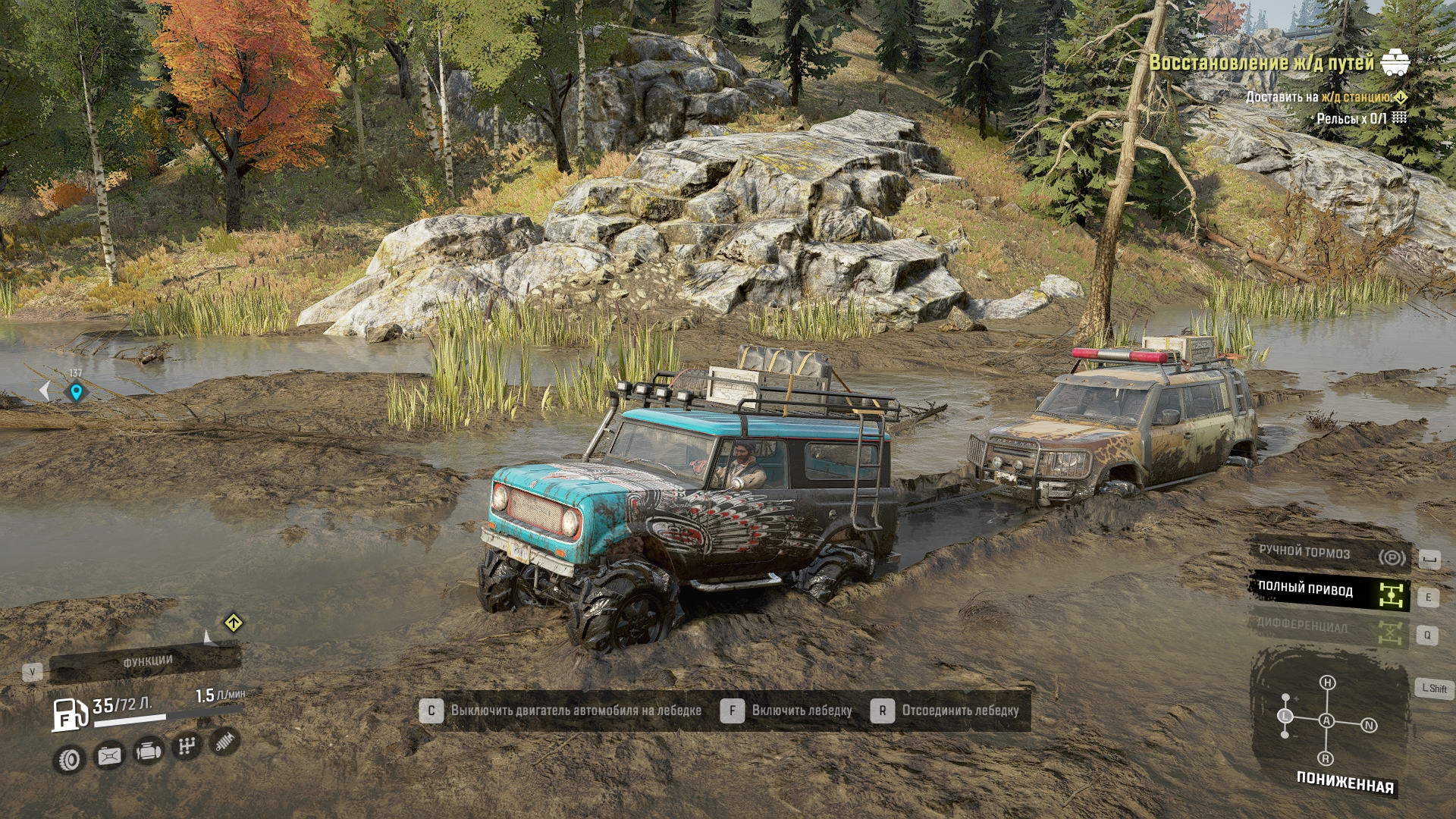Click the engine damage status icon

pos(148,752)
